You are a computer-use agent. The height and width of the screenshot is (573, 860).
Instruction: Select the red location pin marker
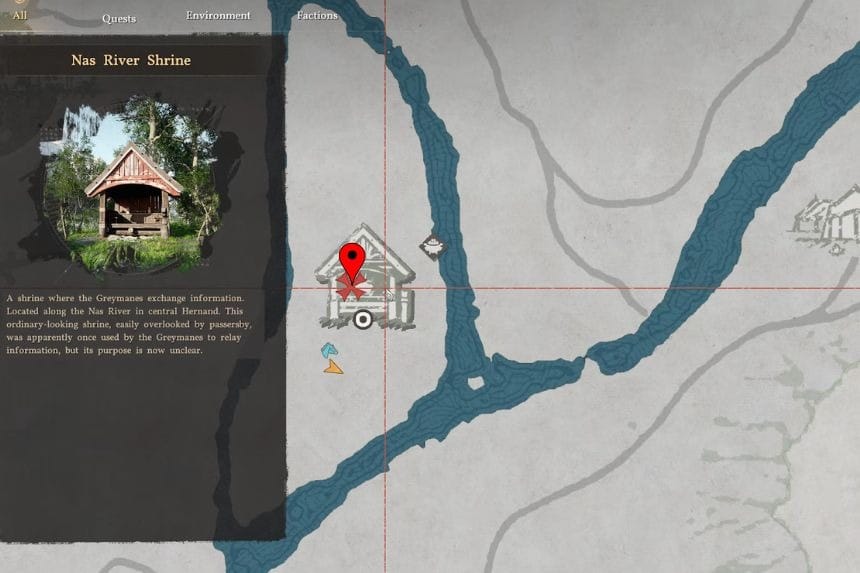351,263
